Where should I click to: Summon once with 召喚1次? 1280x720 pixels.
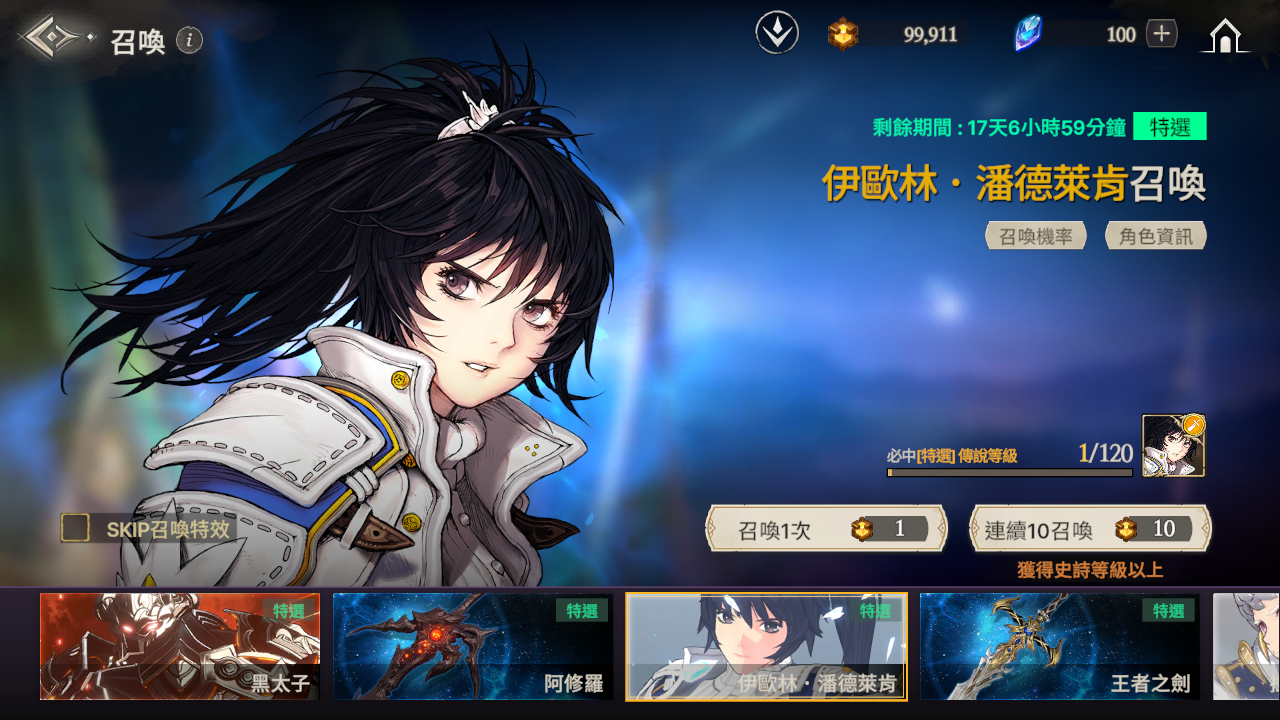coord(826,529)
